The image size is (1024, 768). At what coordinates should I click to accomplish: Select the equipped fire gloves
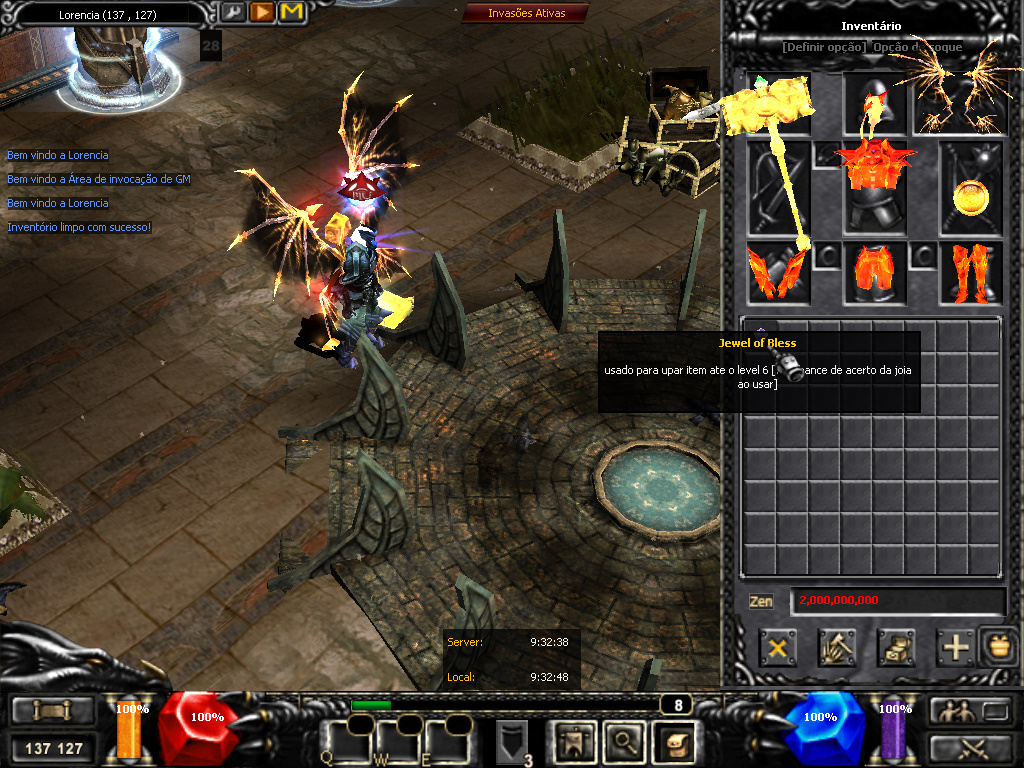(778, 272)
